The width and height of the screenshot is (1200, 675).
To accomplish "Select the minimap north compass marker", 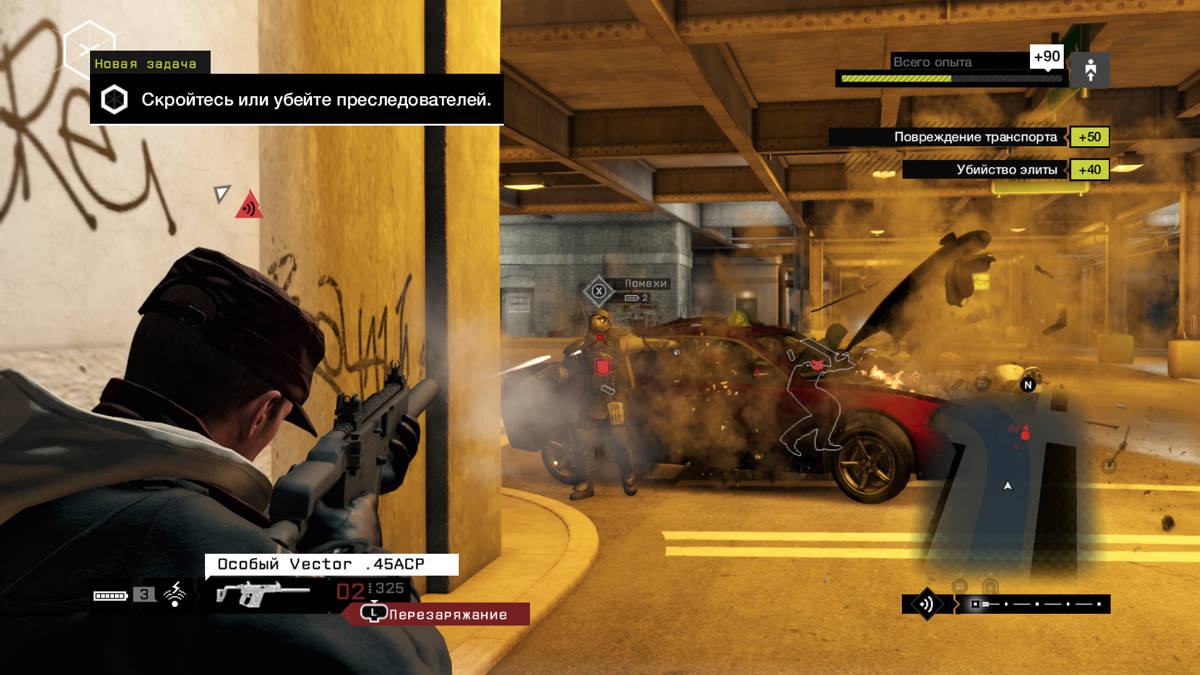I will (x=1027, y=383).
